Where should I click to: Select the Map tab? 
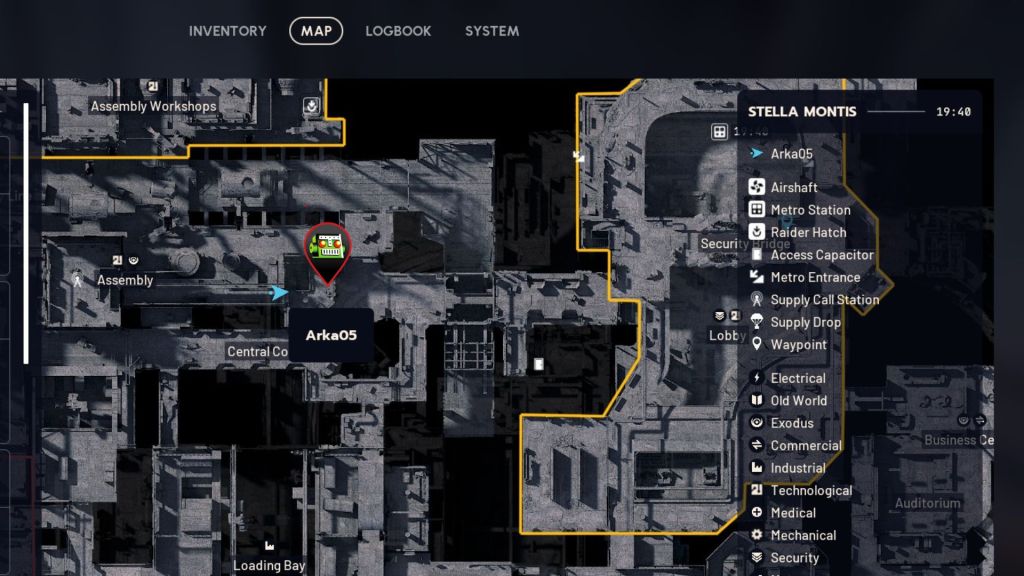click(316, 31)
